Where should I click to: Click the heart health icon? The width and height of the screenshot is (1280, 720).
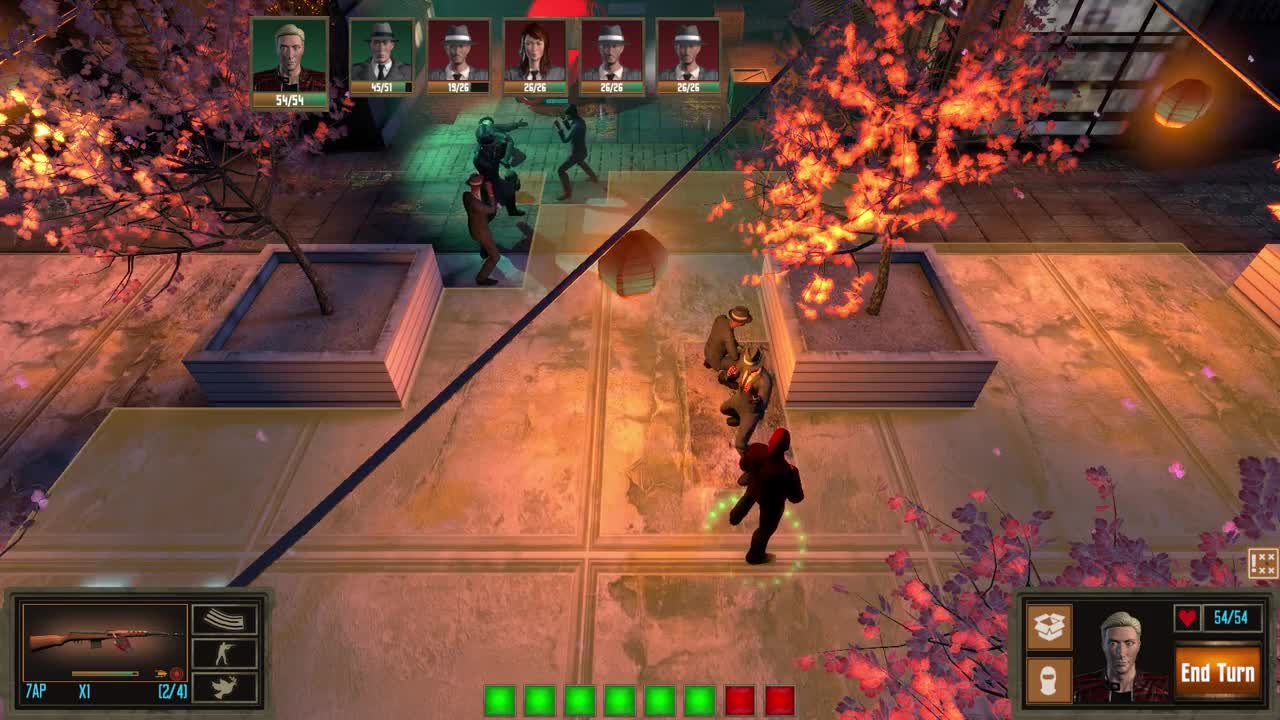pos(1188,616)
